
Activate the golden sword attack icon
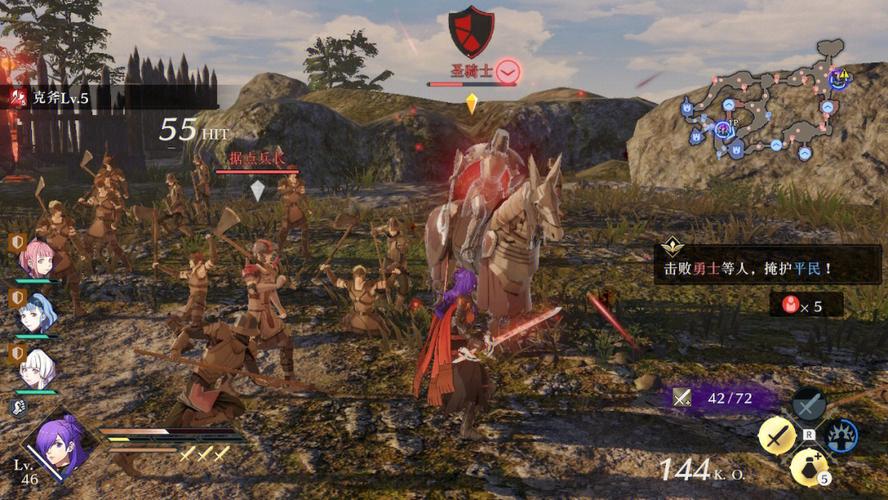776,435
